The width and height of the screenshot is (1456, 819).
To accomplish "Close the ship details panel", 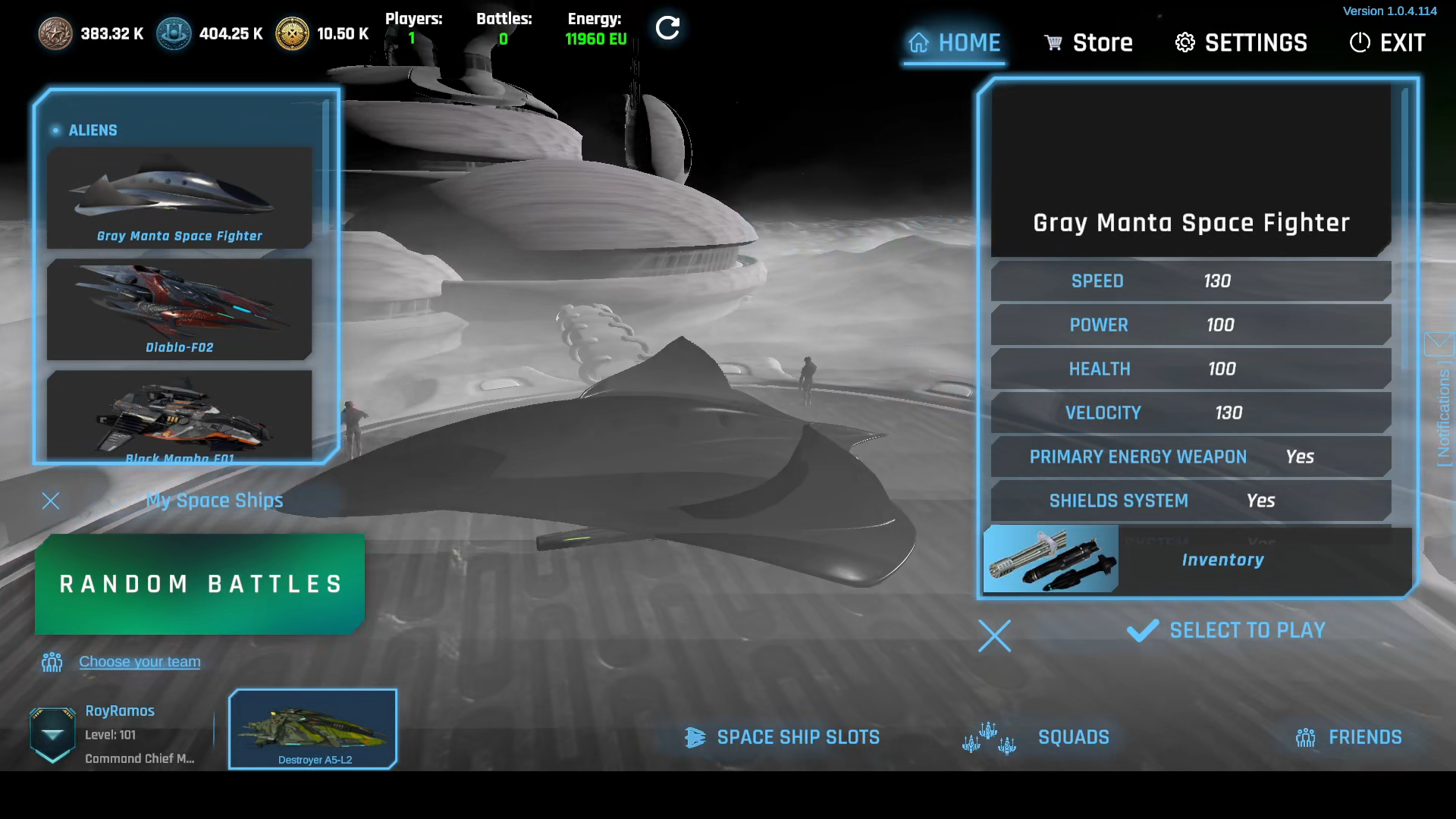I will pyautogui.click(x=994, y=636).
